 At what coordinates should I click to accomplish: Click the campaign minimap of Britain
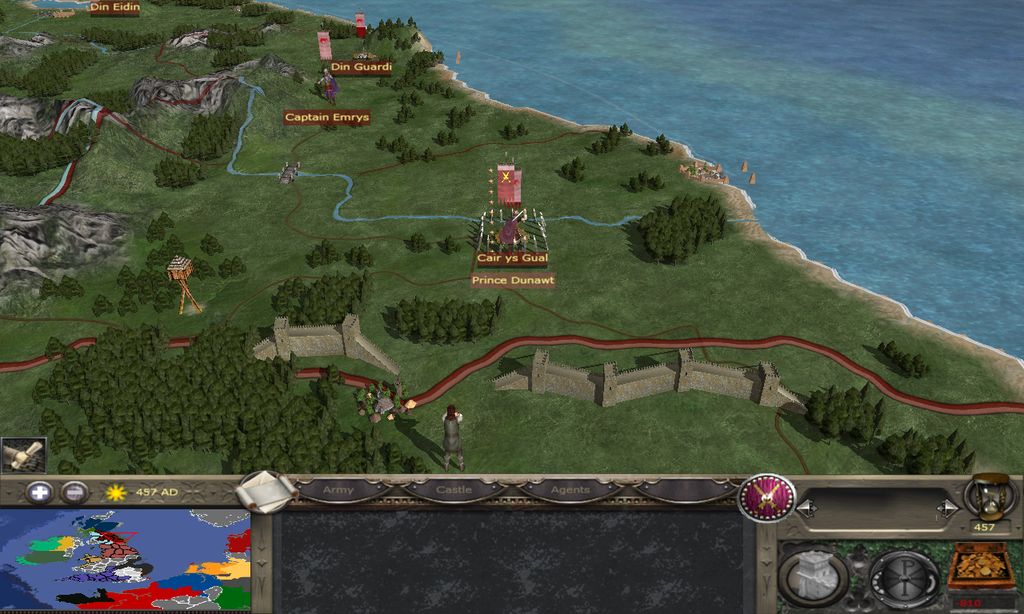click(x=125, y=560)
